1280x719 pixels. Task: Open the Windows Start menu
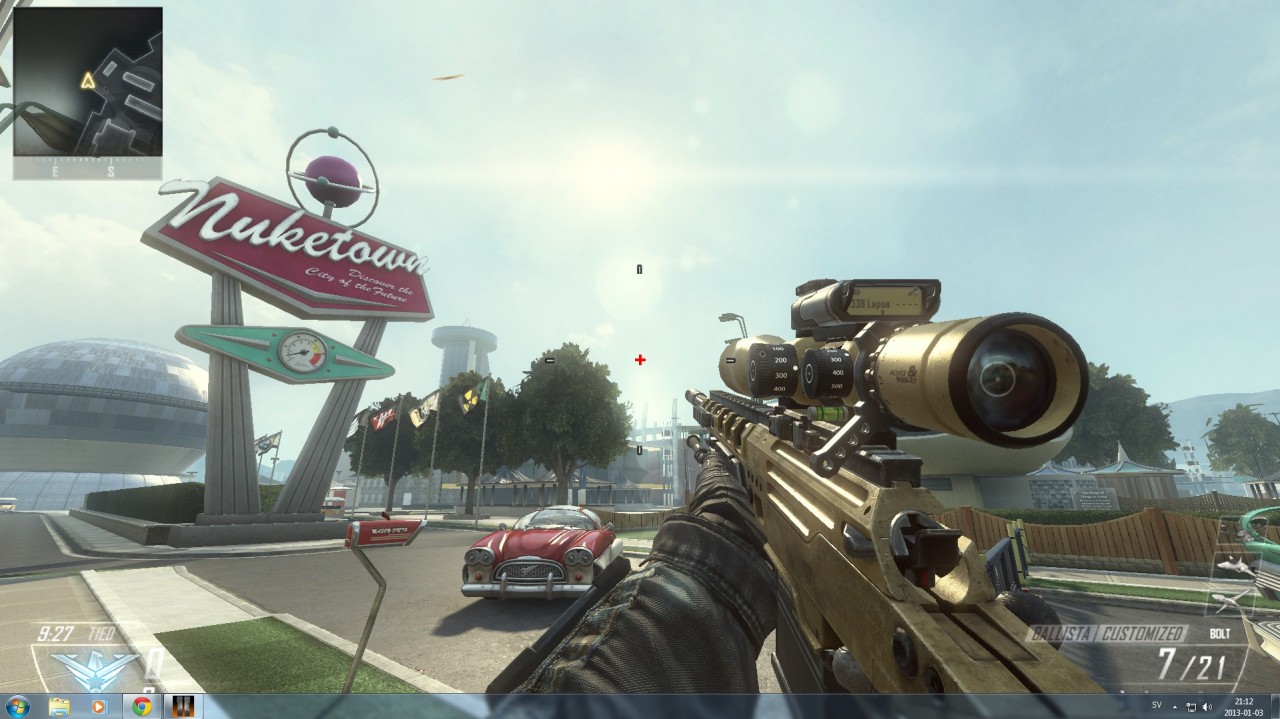(18, 707)
